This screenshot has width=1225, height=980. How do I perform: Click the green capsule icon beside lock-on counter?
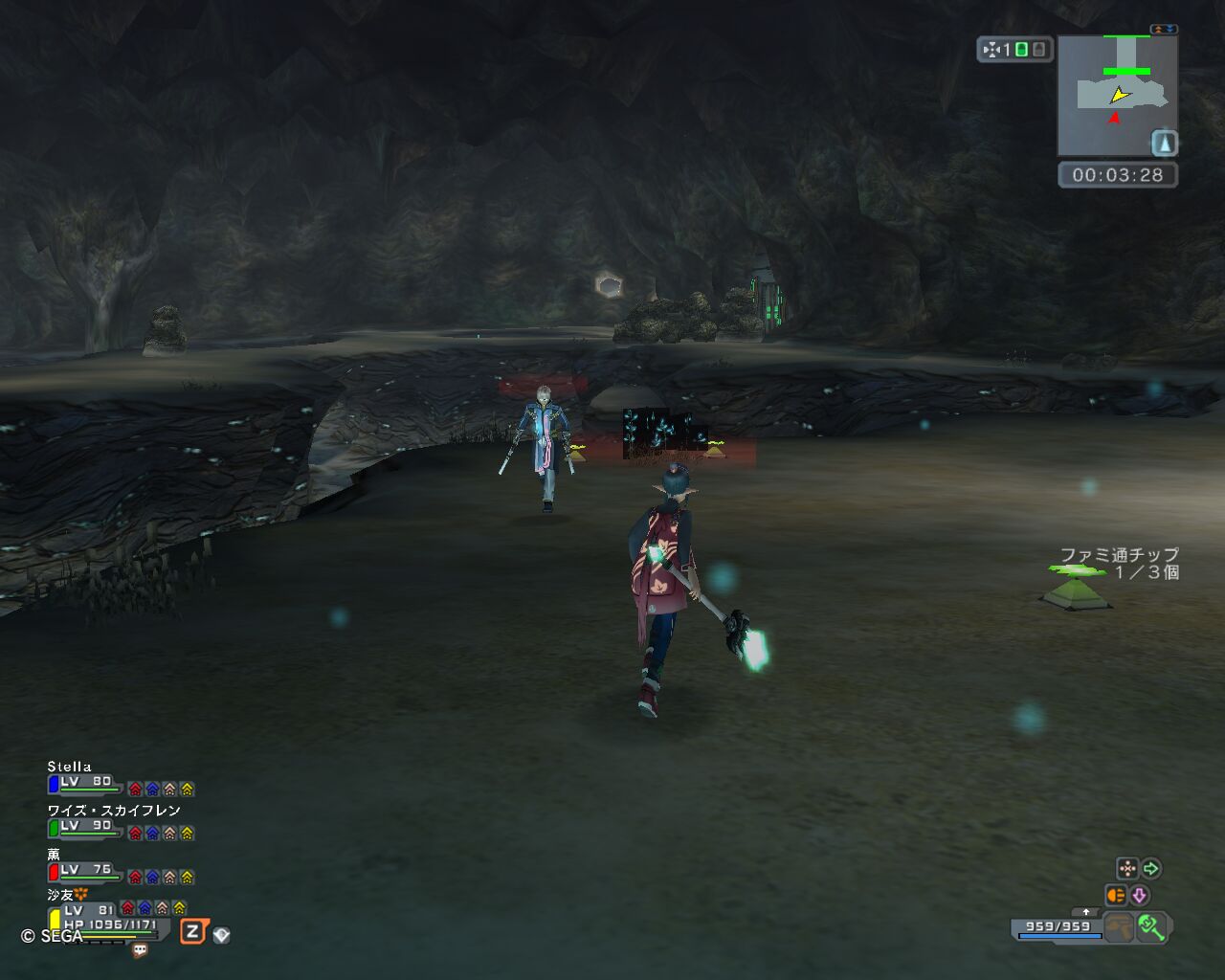pyautogui.click(x=1021, y=50)
